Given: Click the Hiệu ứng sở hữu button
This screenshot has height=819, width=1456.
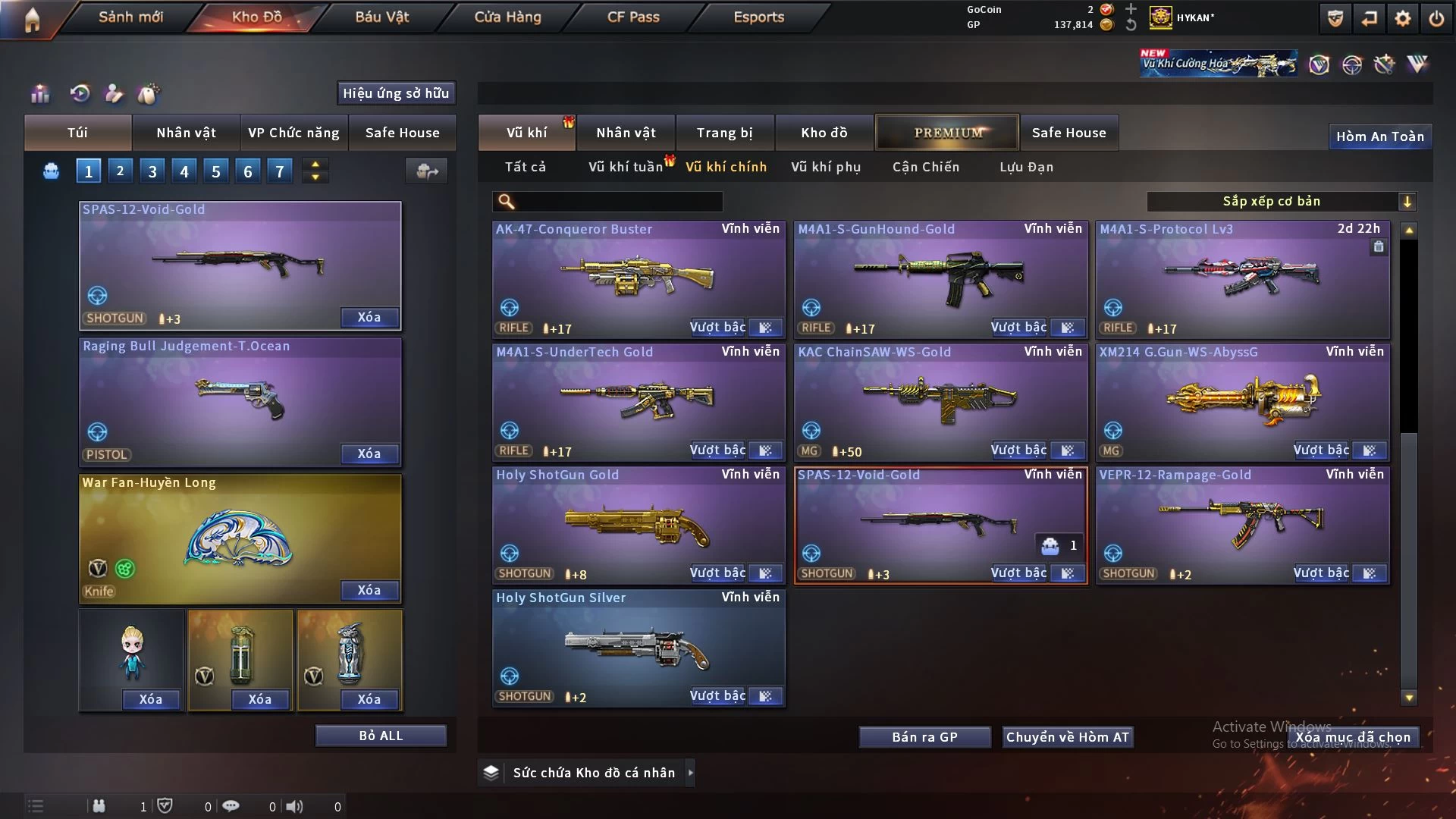Looking at the screenshot, I should click(x=396, y=93).
